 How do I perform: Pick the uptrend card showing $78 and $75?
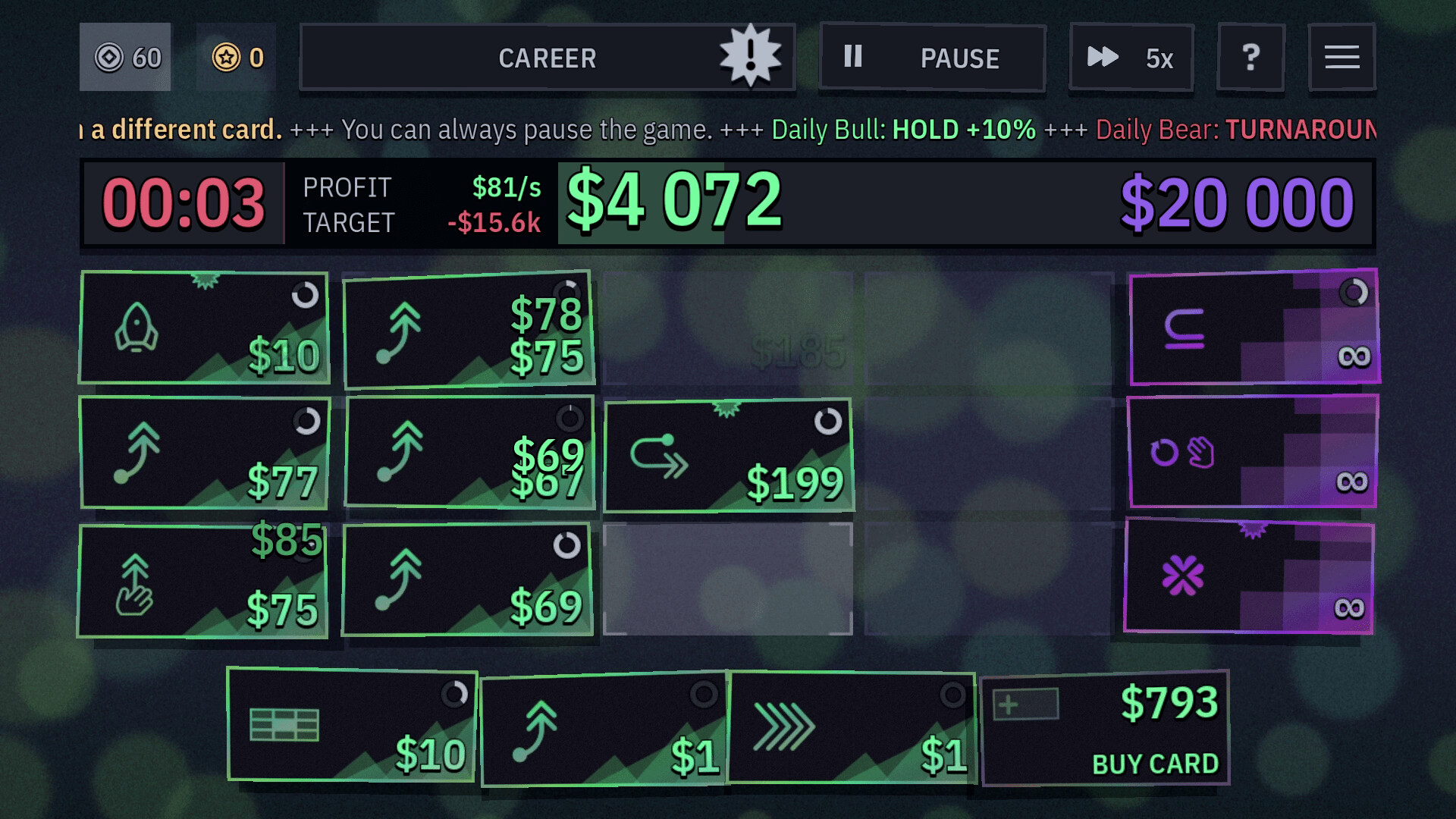[x=469, y=328]
